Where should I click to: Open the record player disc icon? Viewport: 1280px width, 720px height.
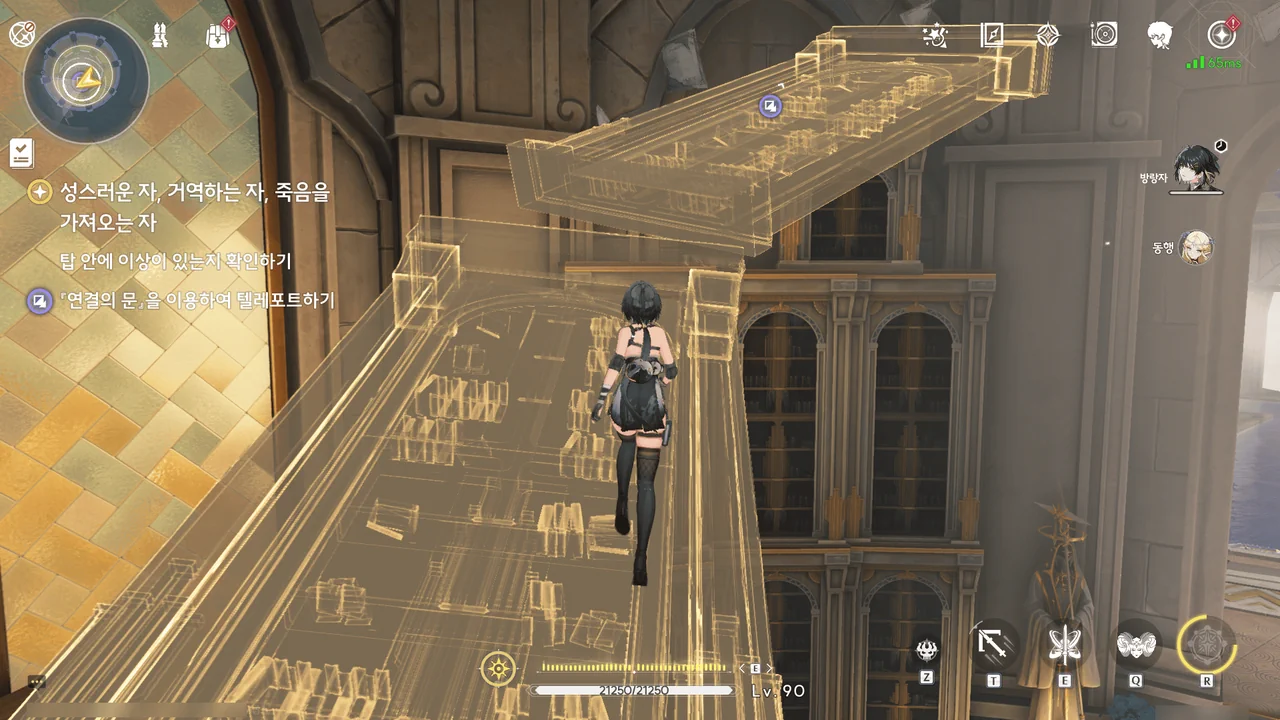point(1103,36)
